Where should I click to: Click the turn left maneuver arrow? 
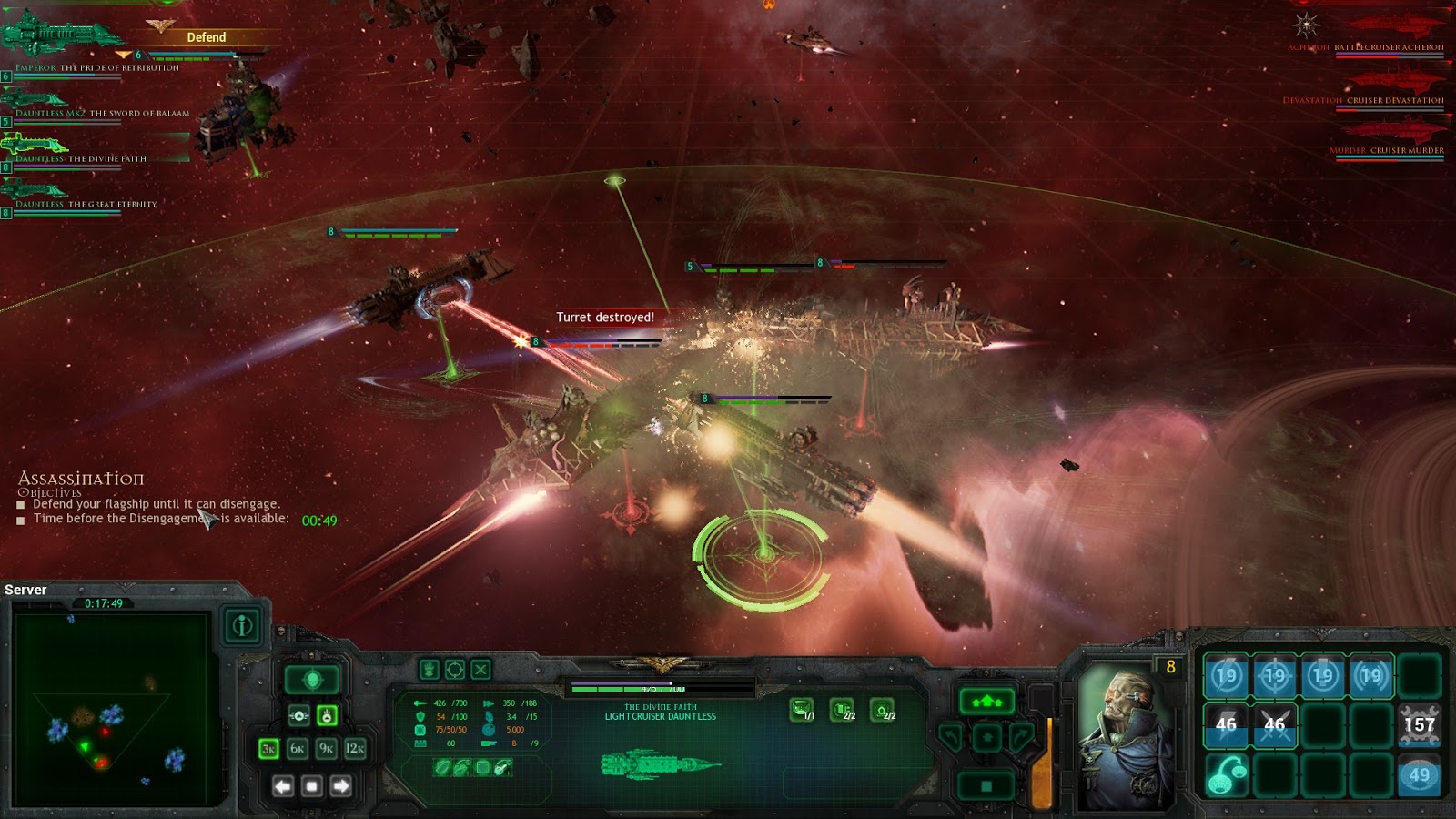[x=950, y=737]
